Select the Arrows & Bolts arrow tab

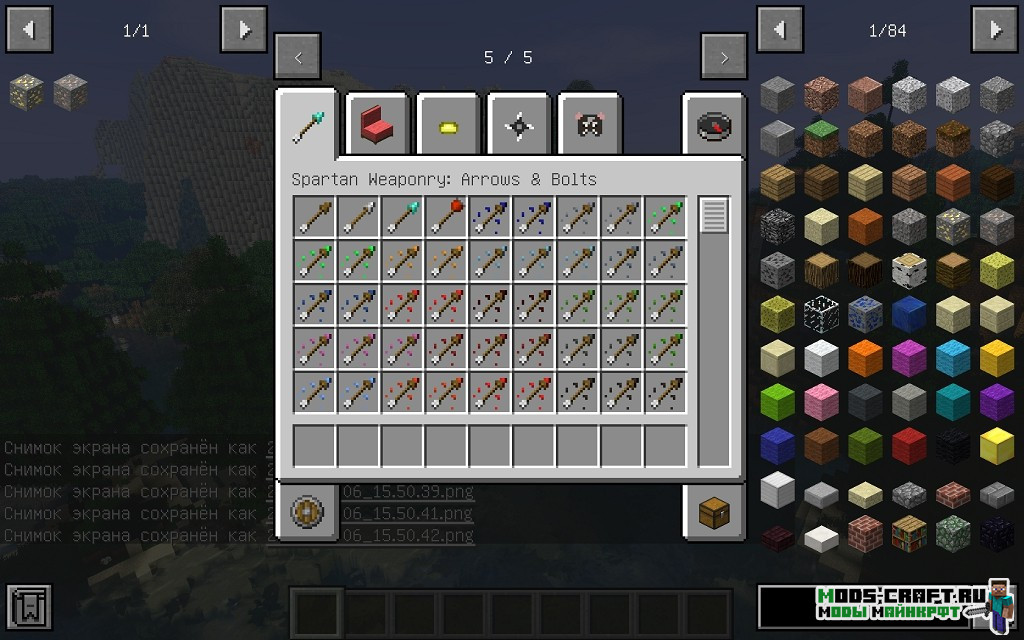[x=308, y=124]
